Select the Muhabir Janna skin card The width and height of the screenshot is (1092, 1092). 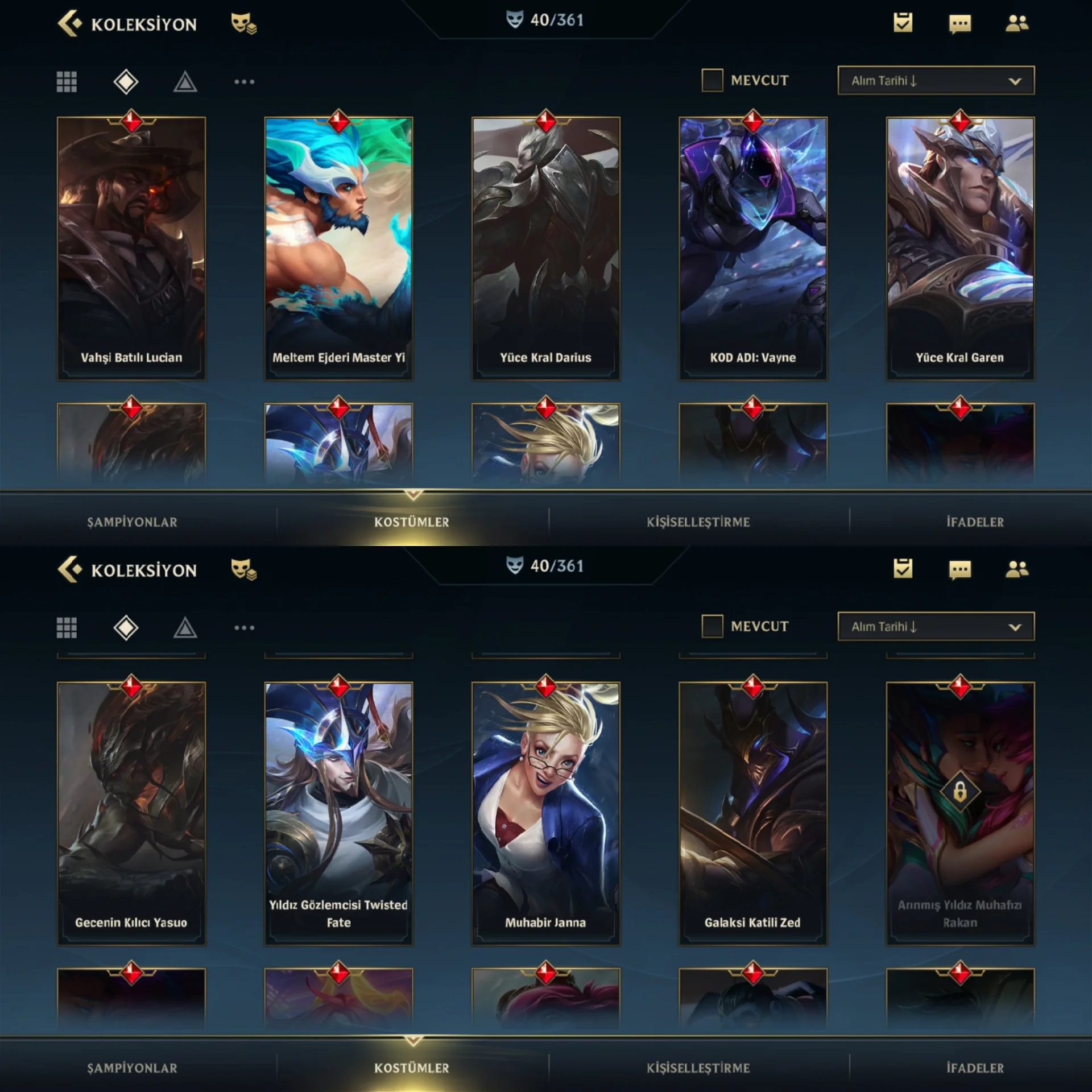pyautogui.click(x=545, y=813)
